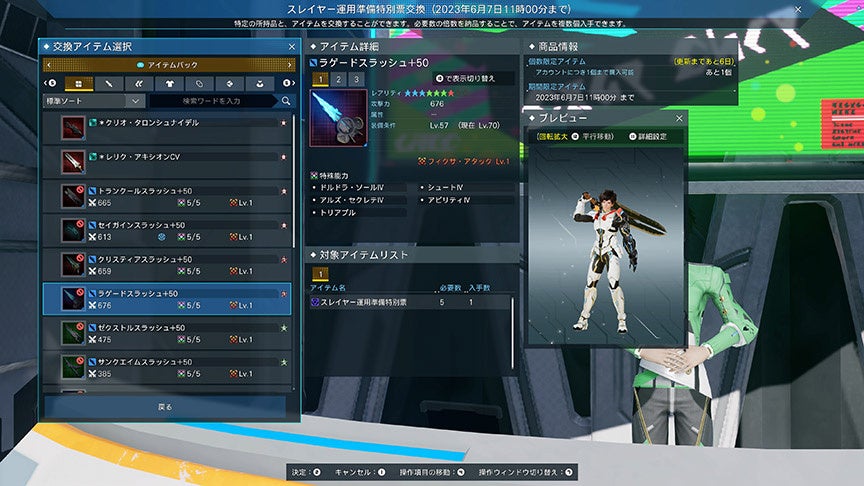Select the highlighted ラグードスラッシュ+50 row
This screenshot has width=864, height=486.
[168, 299]
